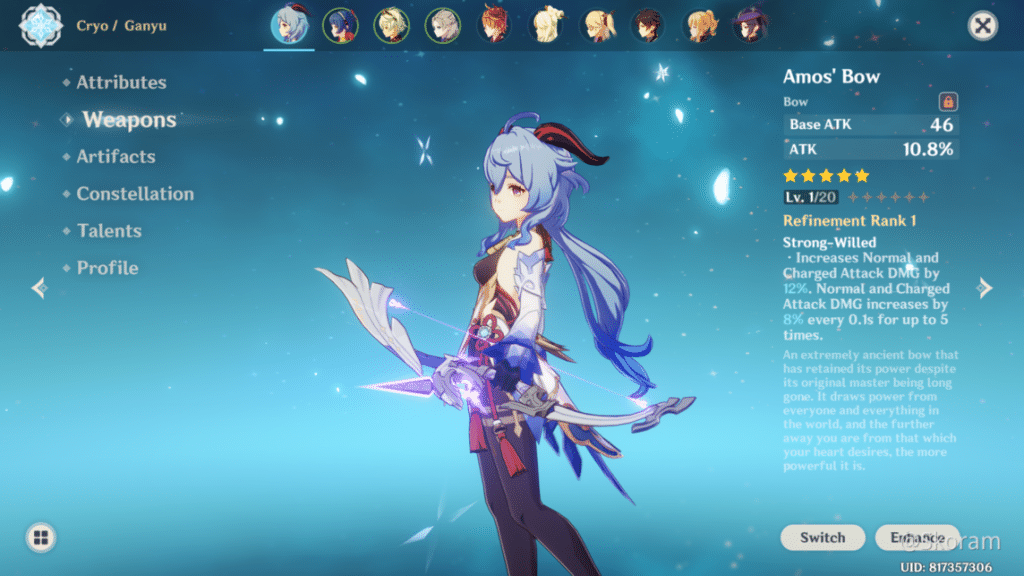Select the Weapons menu entry
The height and width of the screenshot is (576, 1024).
[x=129, y=120]
